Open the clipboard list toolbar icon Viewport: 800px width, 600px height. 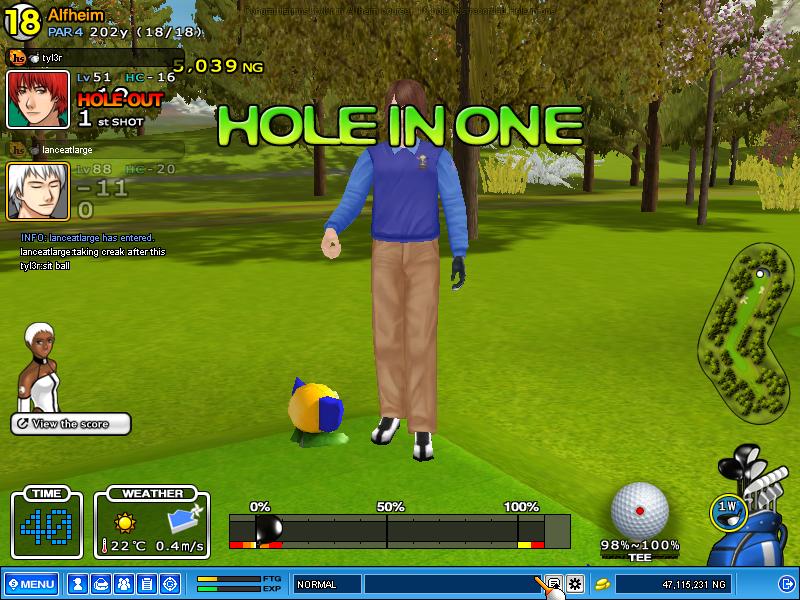point(147,584)
